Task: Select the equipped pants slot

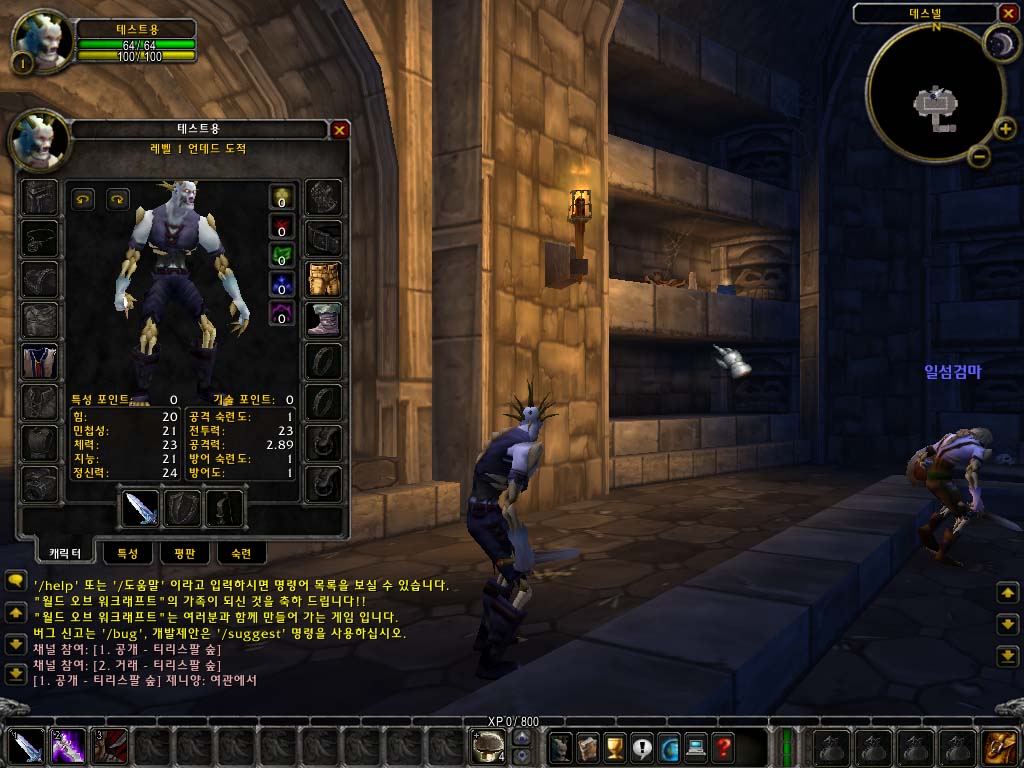Action: pos(324,279)
